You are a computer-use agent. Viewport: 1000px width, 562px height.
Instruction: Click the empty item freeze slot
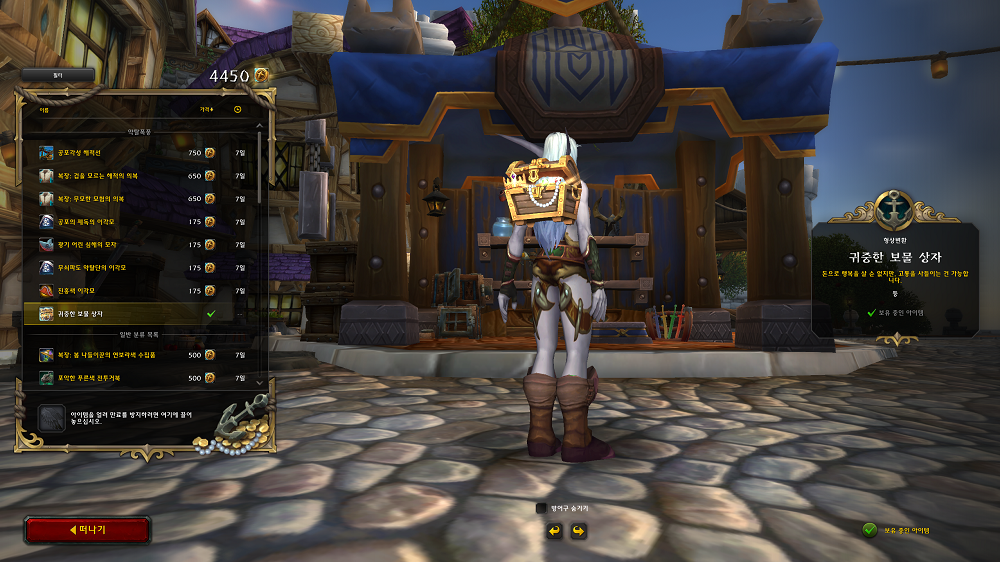click(x=50, y=418)
